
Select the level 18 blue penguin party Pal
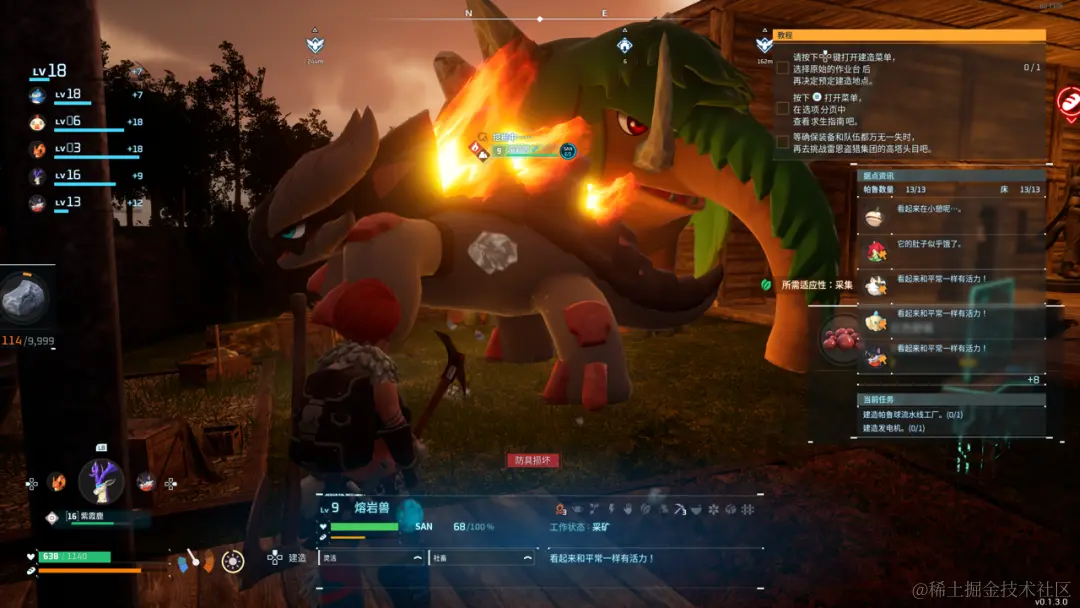tap(38, 96)
